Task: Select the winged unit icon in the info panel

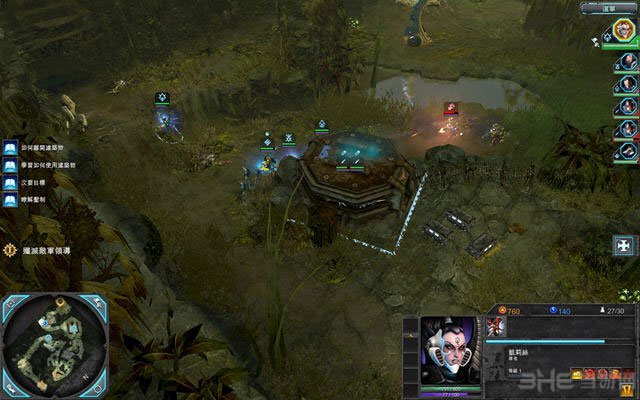Action: point(497,326)
